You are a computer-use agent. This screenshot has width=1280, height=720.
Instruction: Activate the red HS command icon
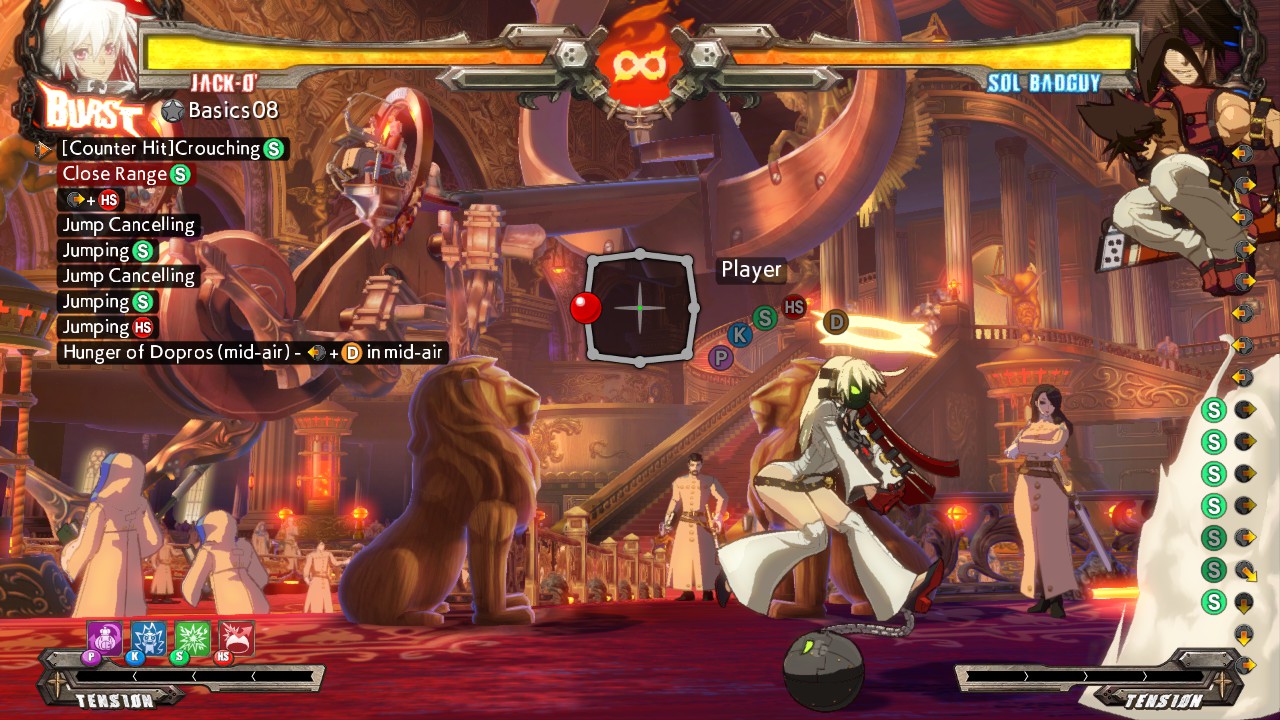[237, 638]
